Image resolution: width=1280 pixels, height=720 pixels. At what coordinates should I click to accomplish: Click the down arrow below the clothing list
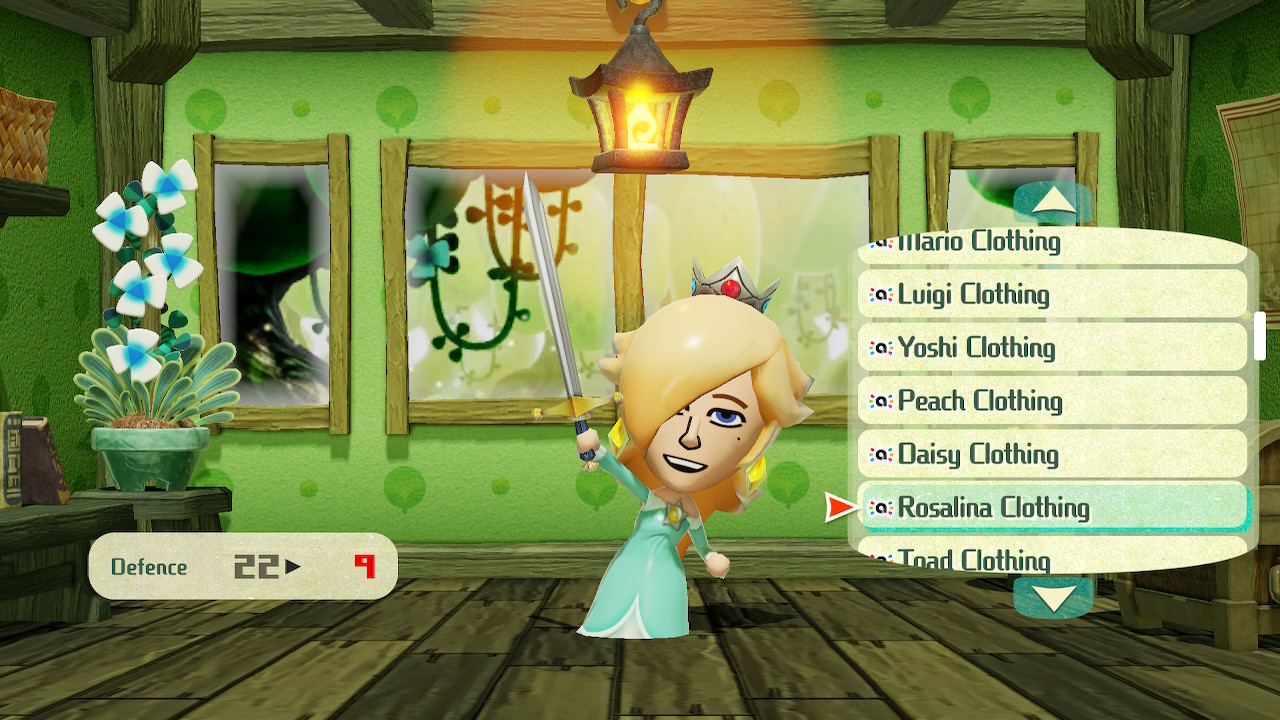[x=1052, y=598]
